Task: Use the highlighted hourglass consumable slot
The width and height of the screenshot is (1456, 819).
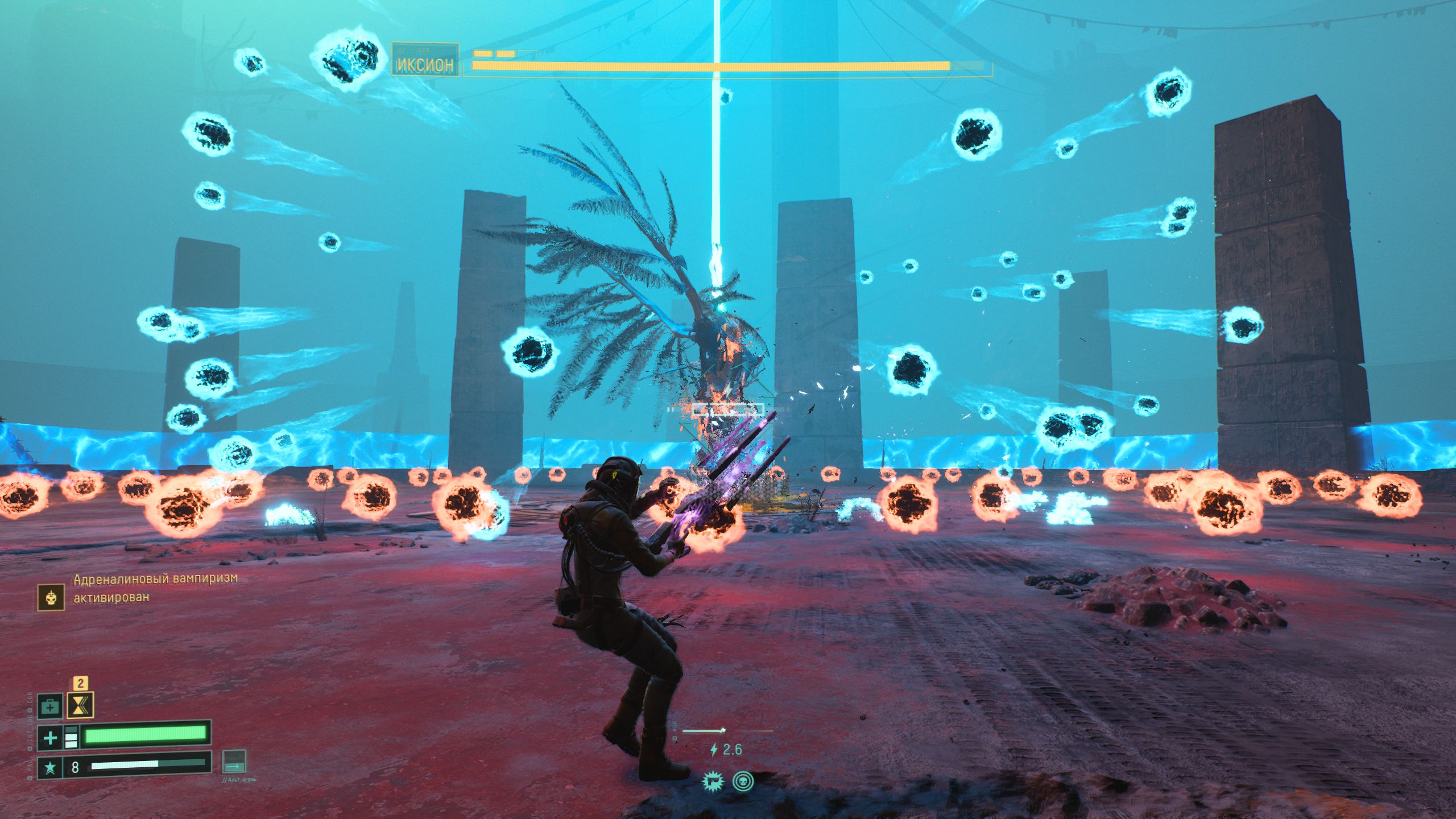Action: 80,706
